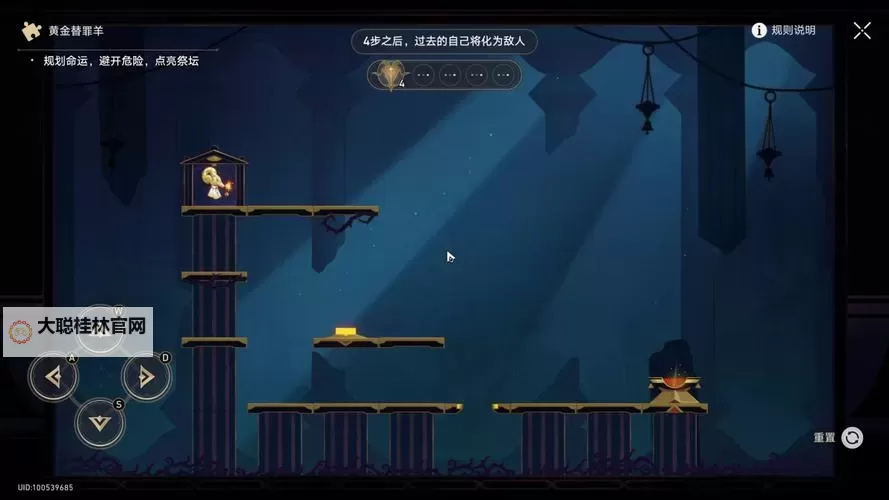Screen dimensions: 889x500
Task: Close the puzzle with the X button
Action: (861, 30)
